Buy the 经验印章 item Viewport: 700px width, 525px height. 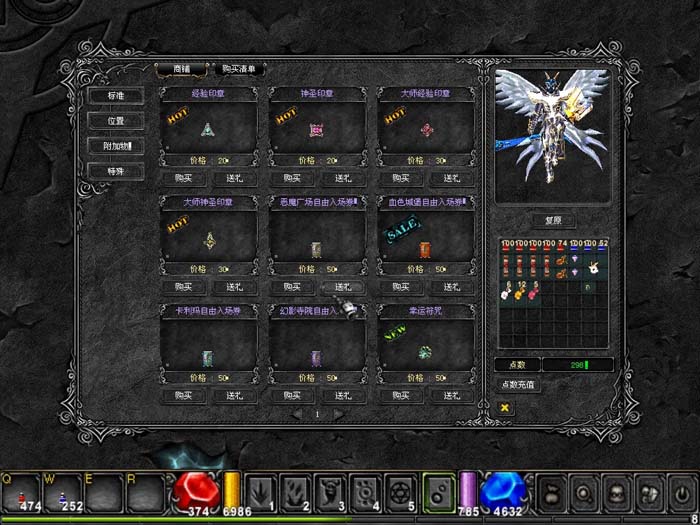182,178
